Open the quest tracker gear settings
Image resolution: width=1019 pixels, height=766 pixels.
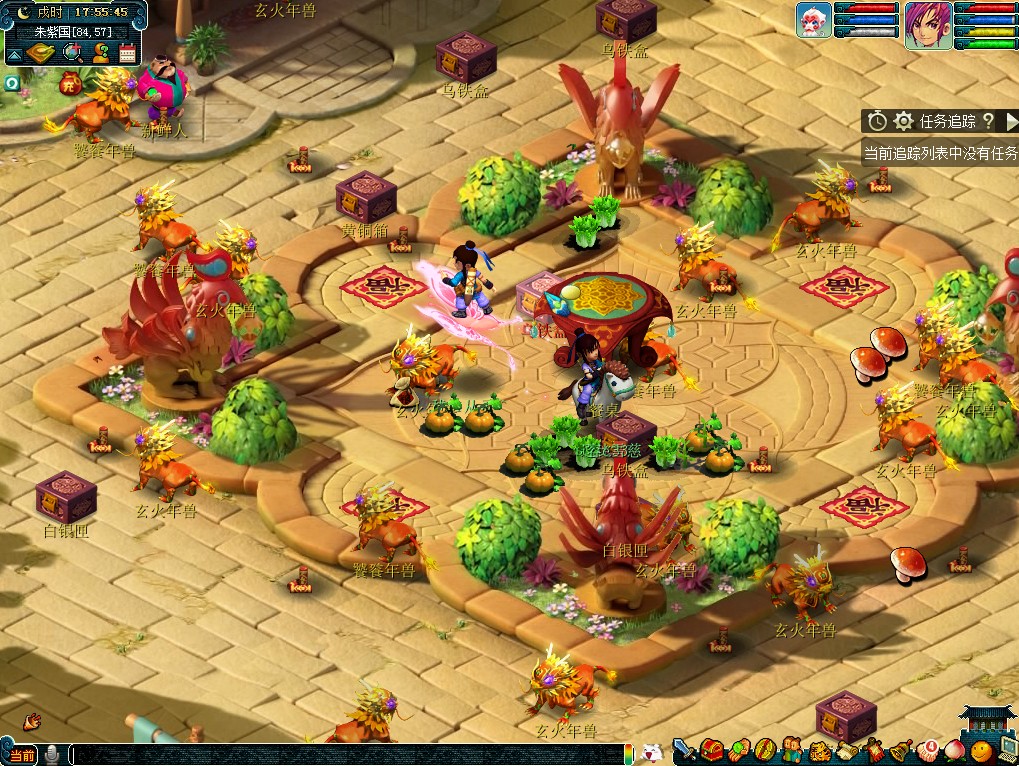904,121
